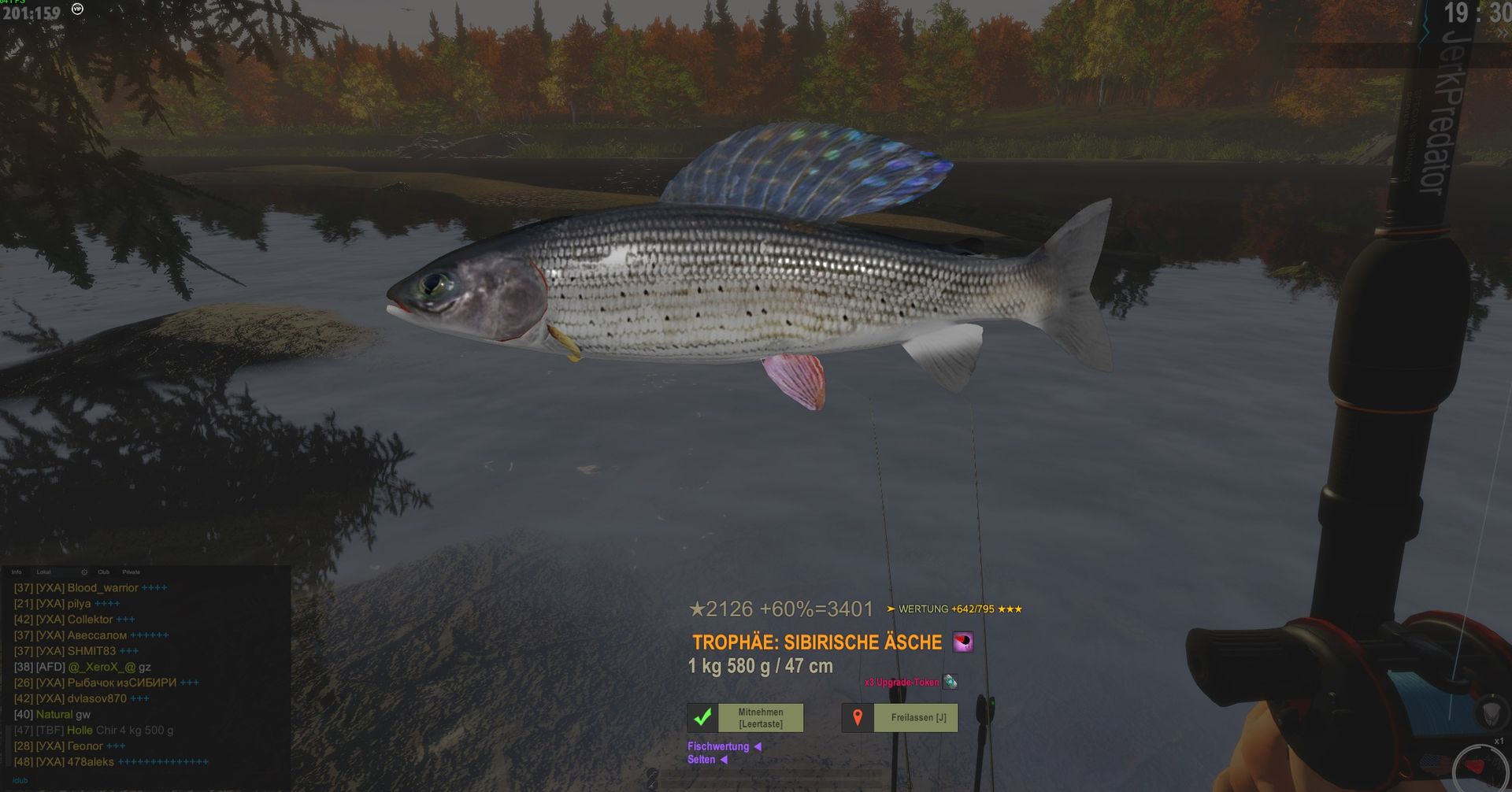Open the Club chat tab
This screenshot has height=792, width=1512.
103,572
